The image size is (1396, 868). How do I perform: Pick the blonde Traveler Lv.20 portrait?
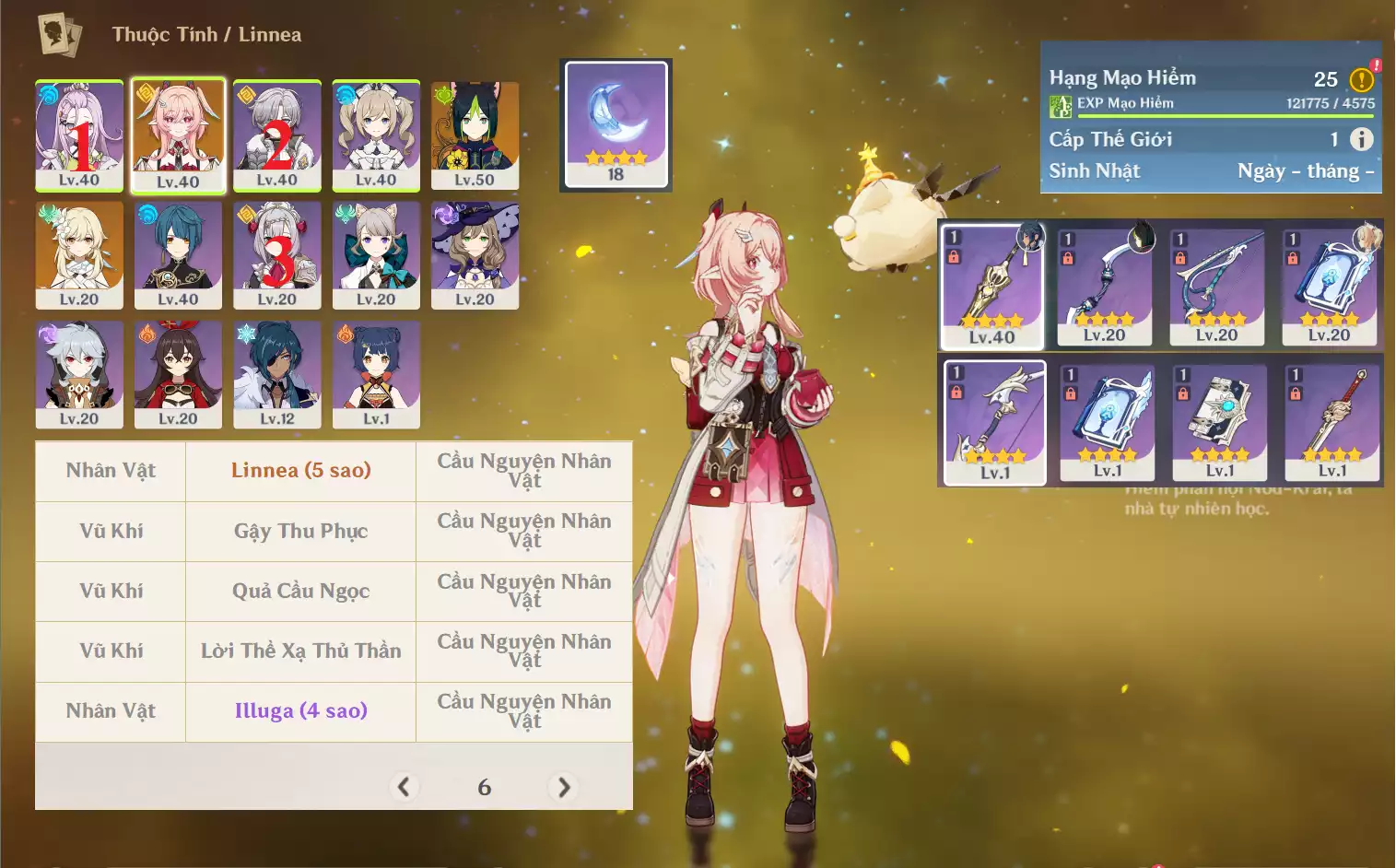(79, 254)
